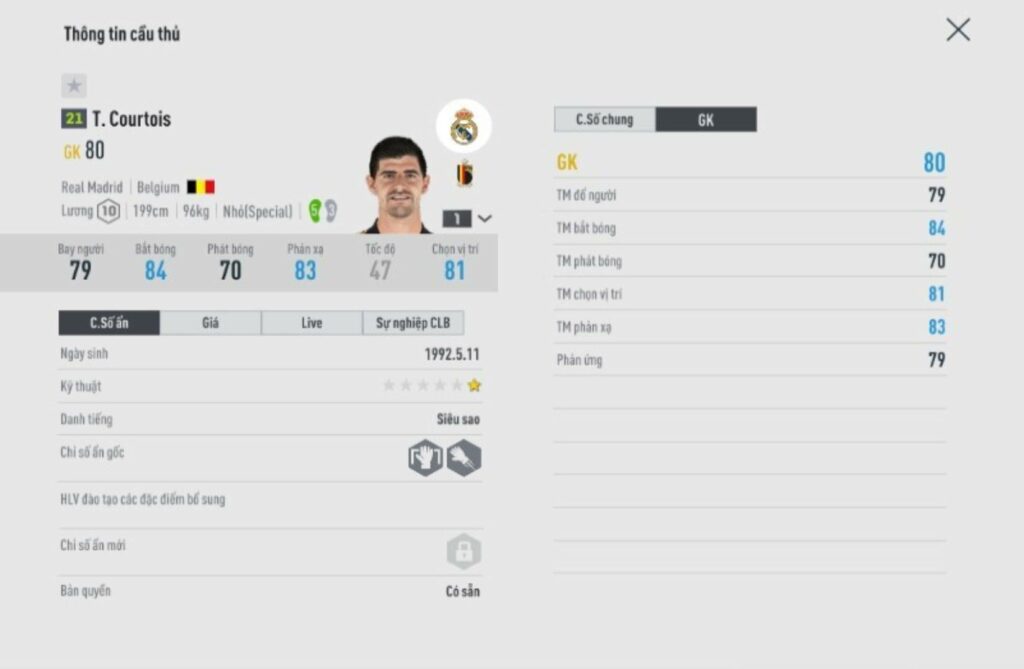Select the second hidden trait icon
1024x669 pixels.
[x=464, y=458]
